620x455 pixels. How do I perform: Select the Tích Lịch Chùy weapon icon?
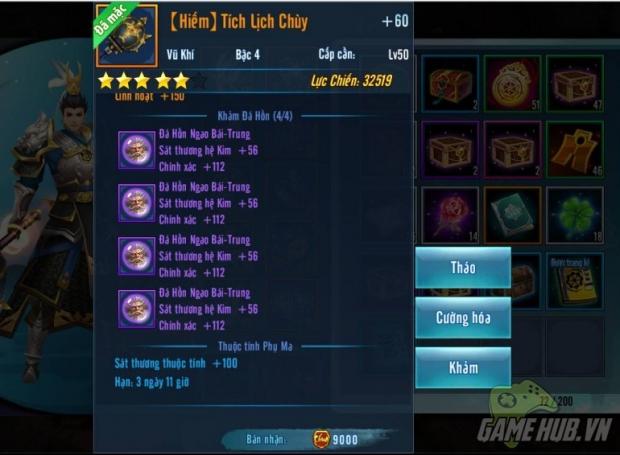(x=127, y=35)
